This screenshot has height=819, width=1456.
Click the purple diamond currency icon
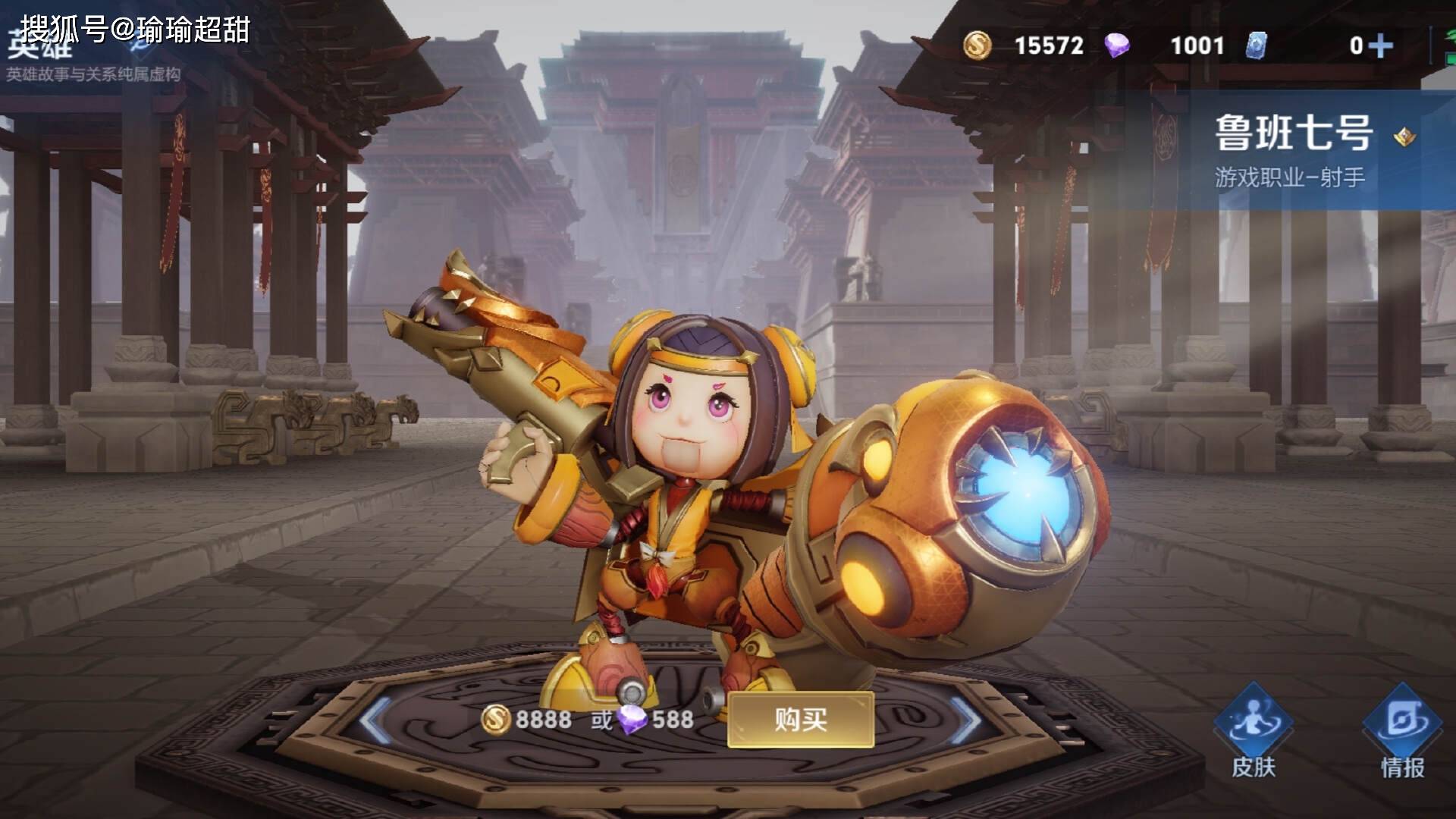(1116, 45)
